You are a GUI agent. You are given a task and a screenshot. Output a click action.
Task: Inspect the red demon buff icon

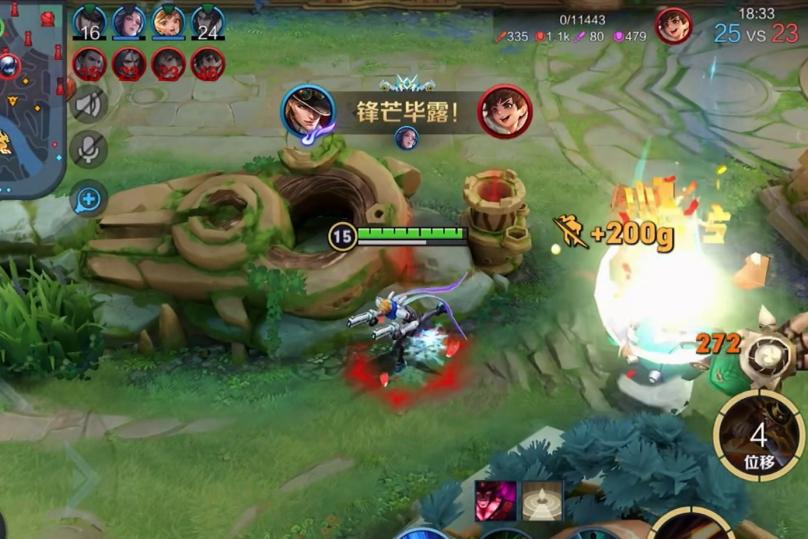pos(495,500)
